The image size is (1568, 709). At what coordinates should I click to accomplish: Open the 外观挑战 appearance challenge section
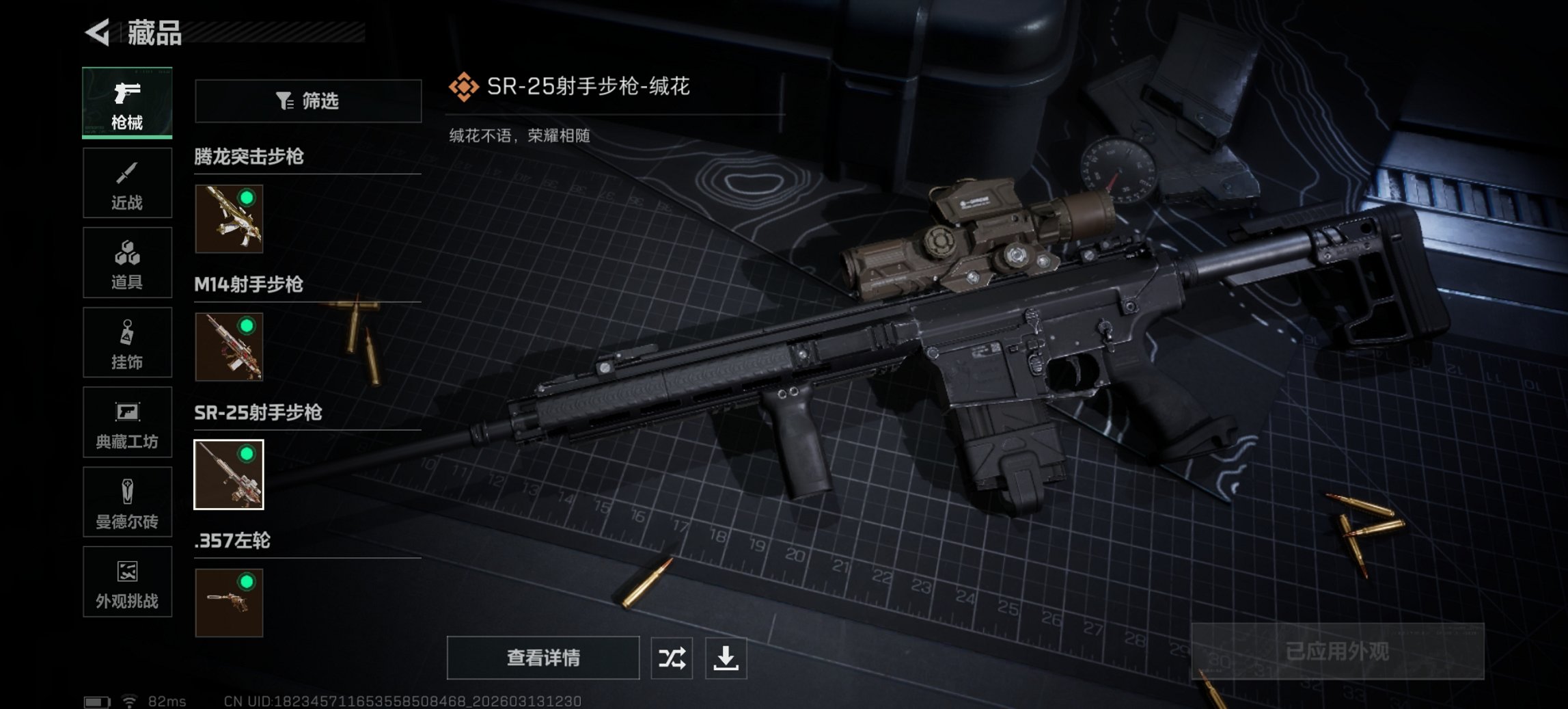pos(127,583)
